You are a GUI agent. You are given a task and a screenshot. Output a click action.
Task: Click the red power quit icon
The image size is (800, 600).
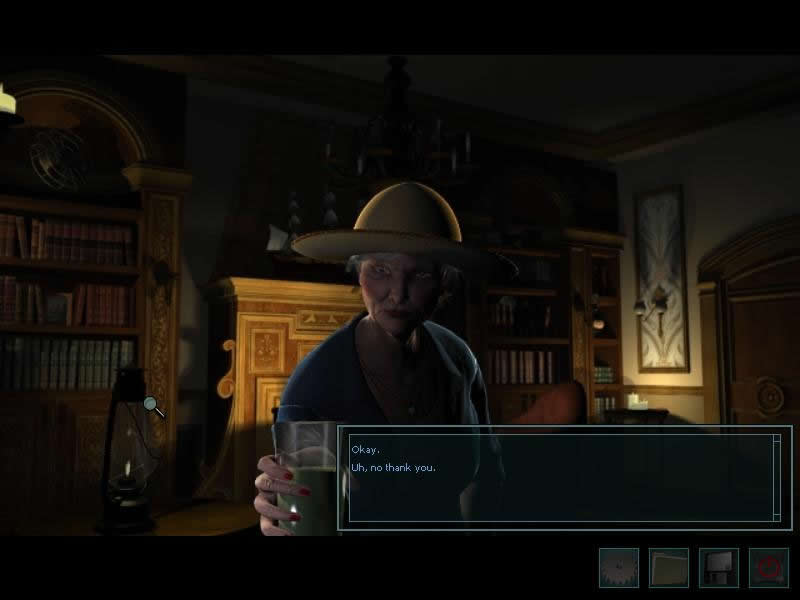[x=768, y=568]
